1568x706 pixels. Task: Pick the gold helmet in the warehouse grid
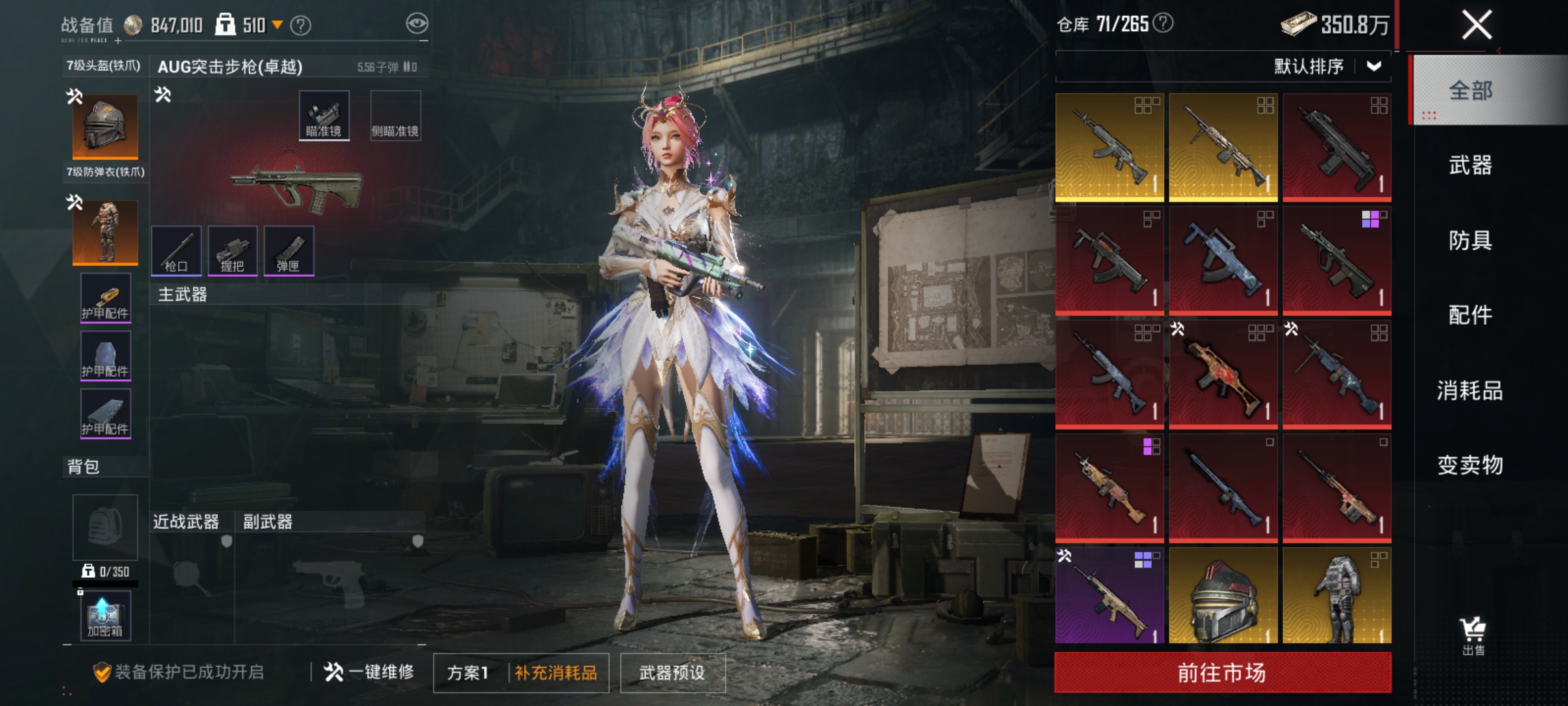(1223, 596)
